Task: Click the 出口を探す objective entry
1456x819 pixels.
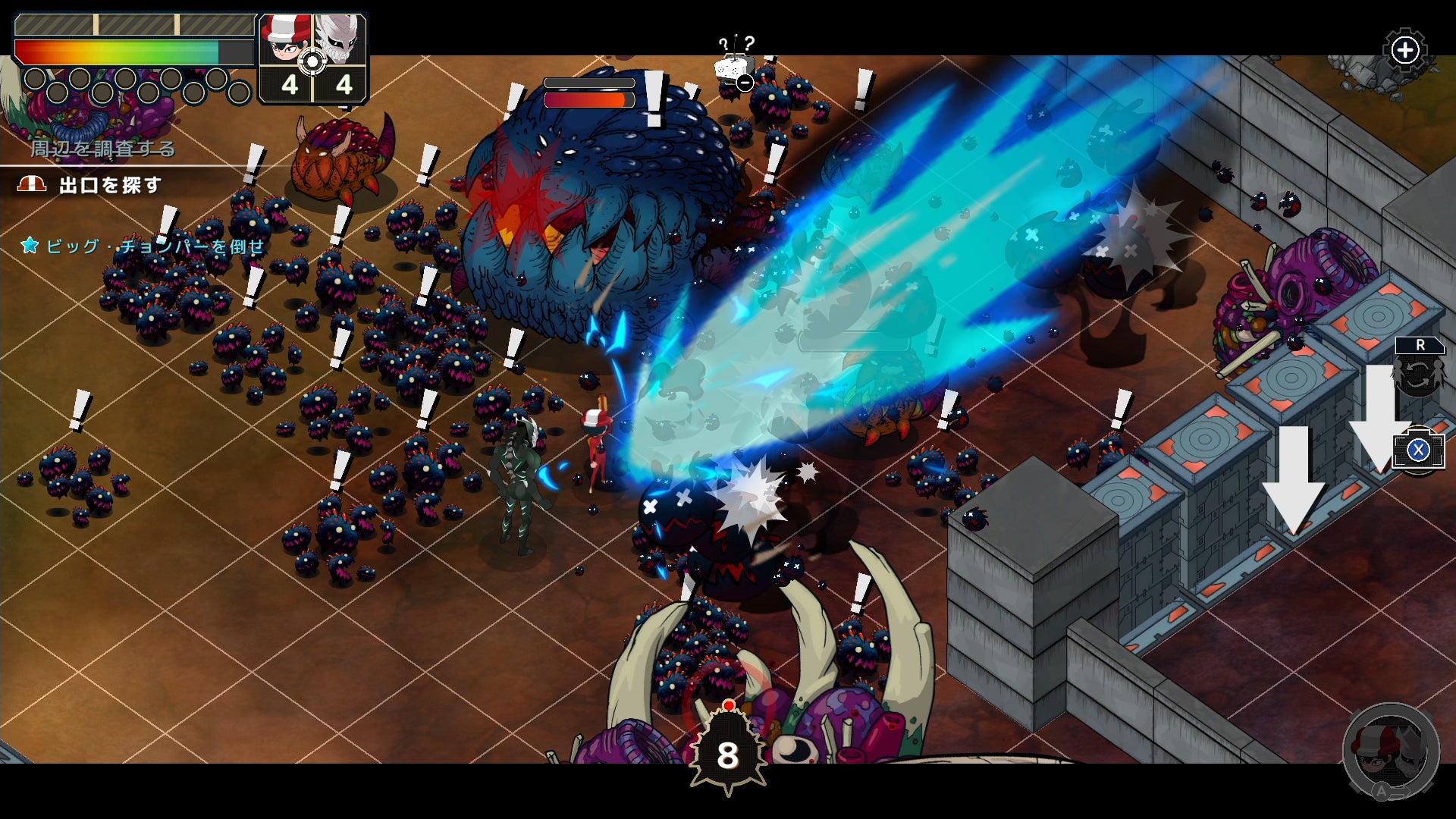Action: coord(110,185)
